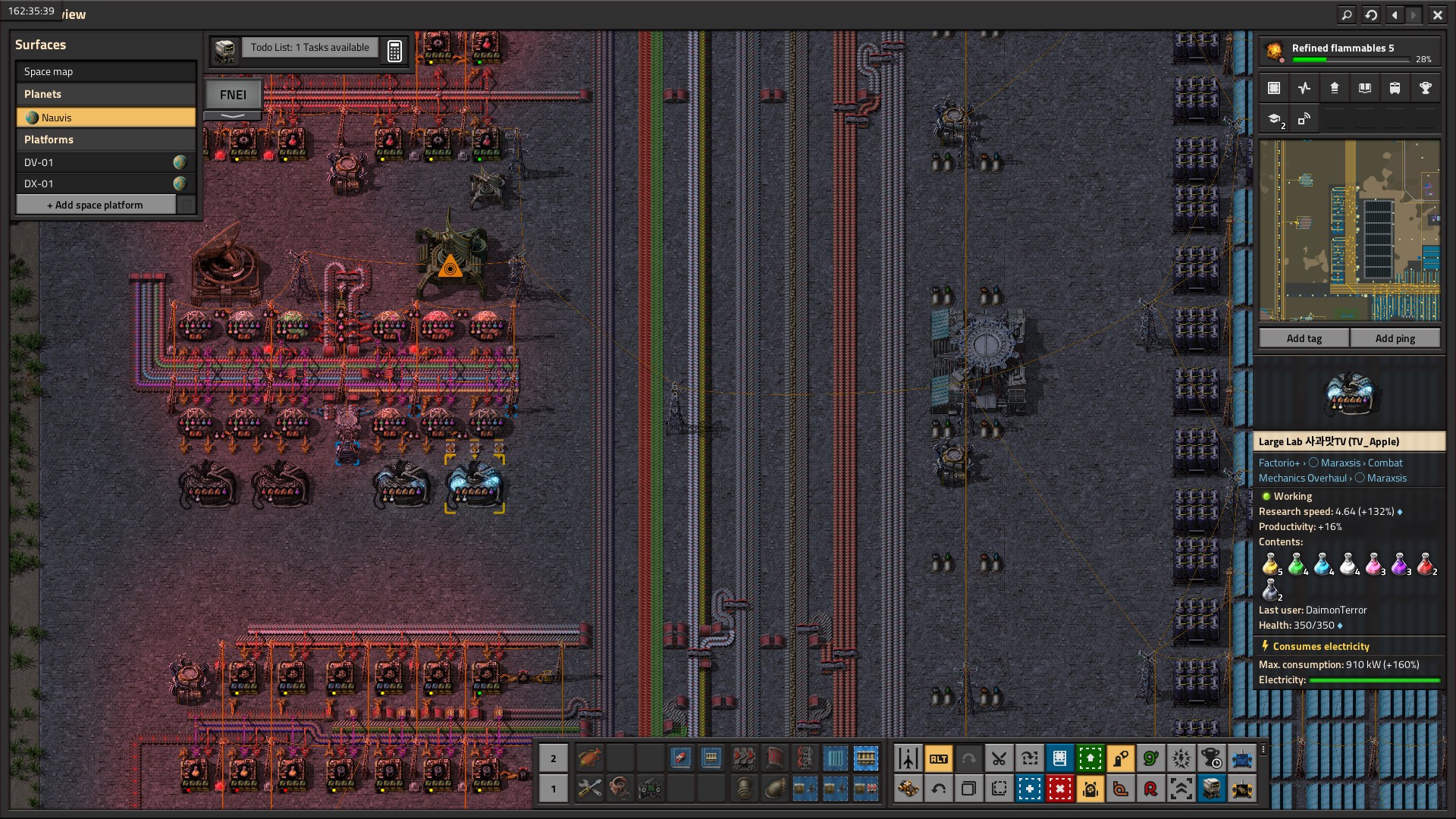Open production statistics with the graph icon

coord(1304,88)
